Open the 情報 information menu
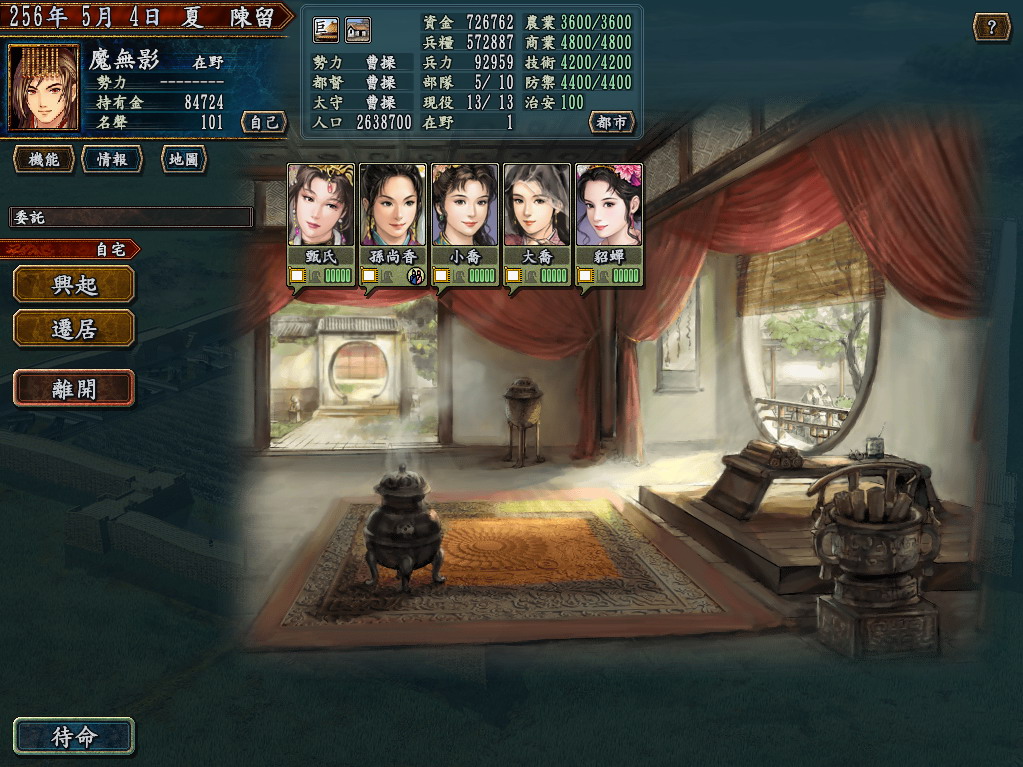 [x=112, y=159]
